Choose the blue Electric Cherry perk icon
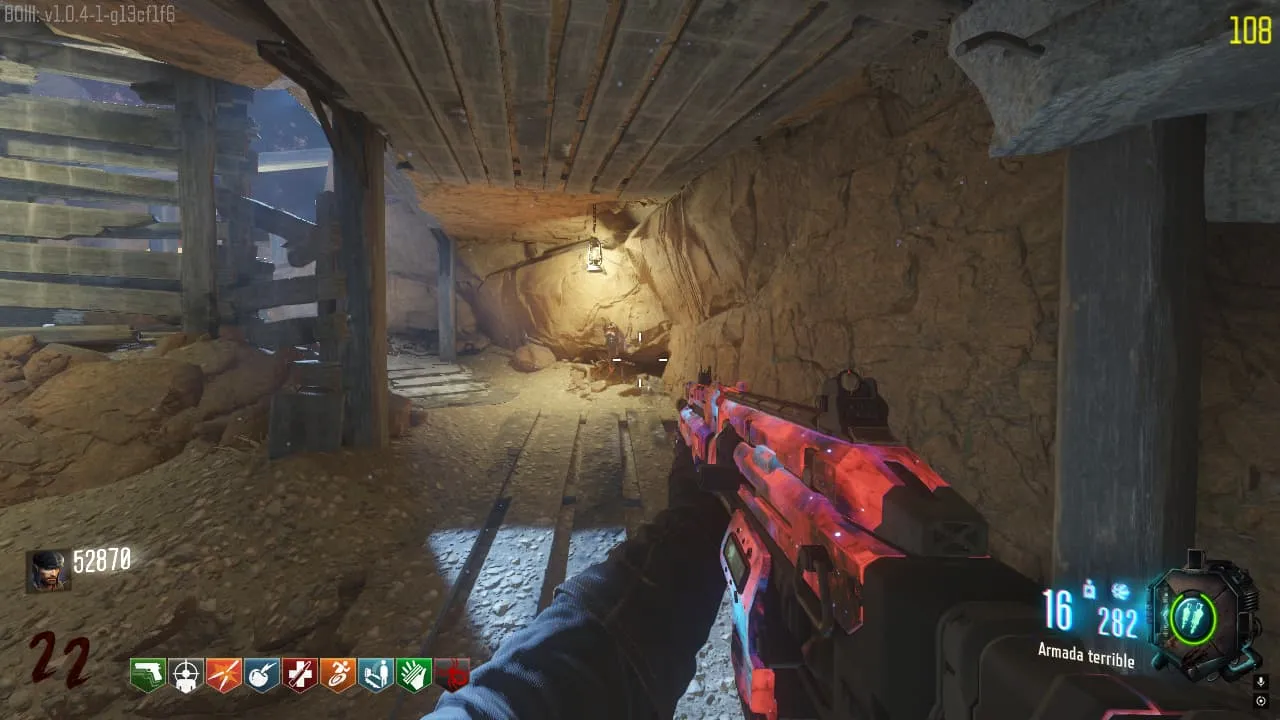 point(261,675)
